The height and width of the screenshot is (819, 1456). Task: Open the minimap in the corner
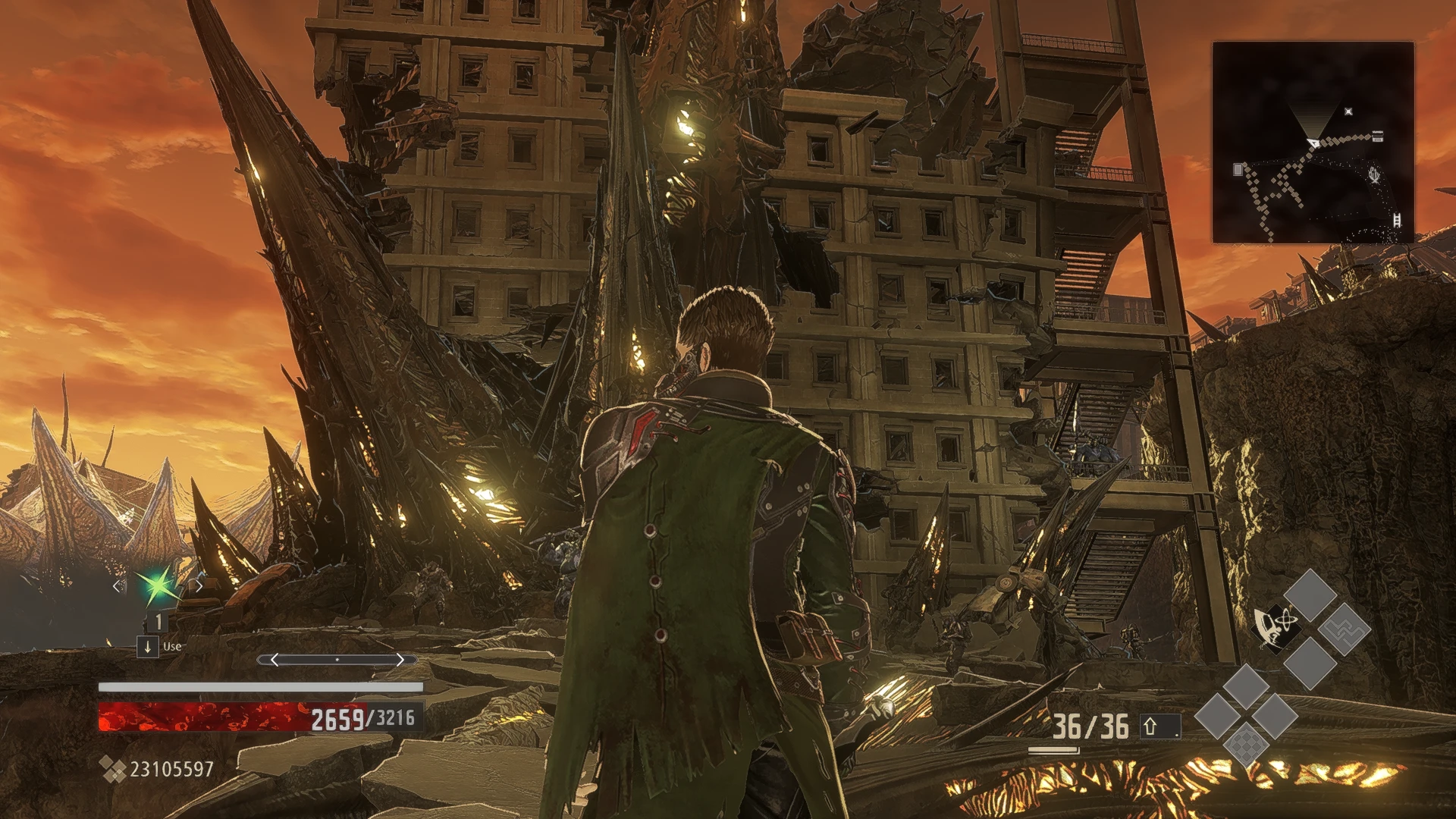click(1313, 143)
